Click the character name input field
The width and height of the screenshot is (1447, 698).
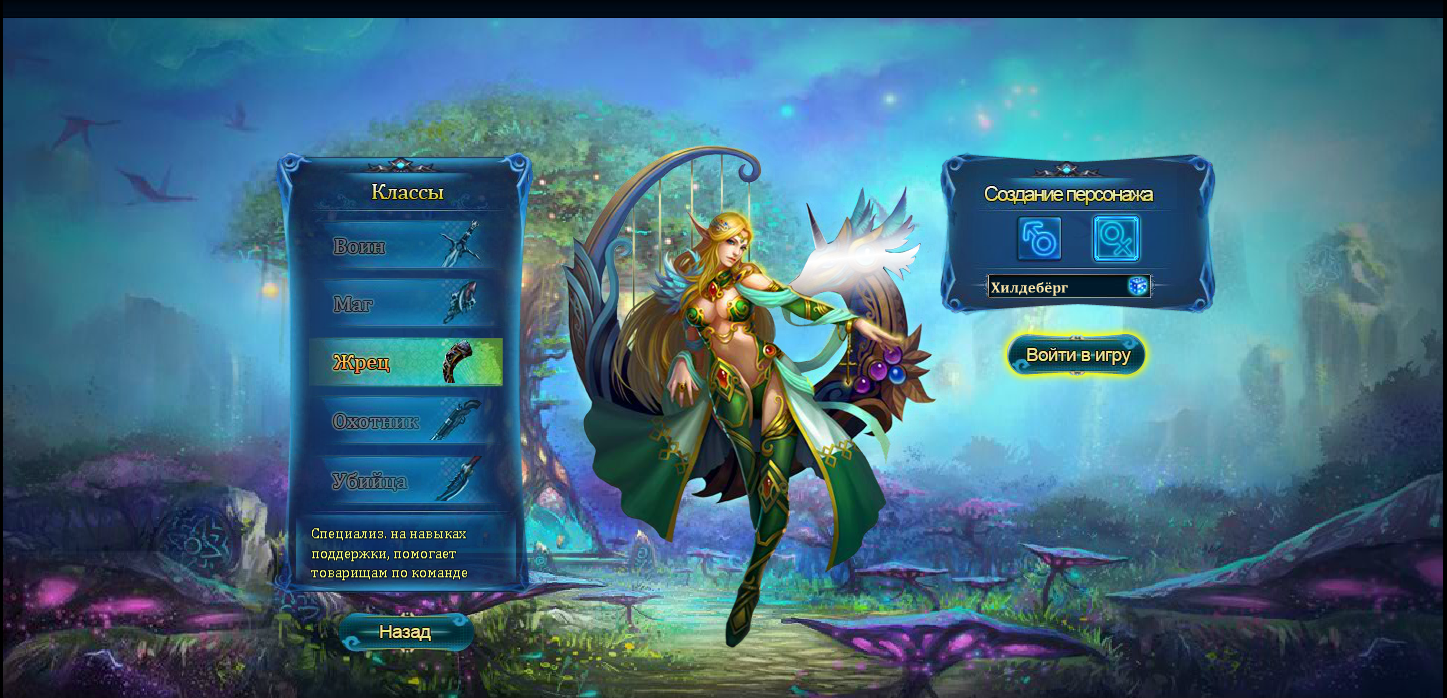(1055, 288)
